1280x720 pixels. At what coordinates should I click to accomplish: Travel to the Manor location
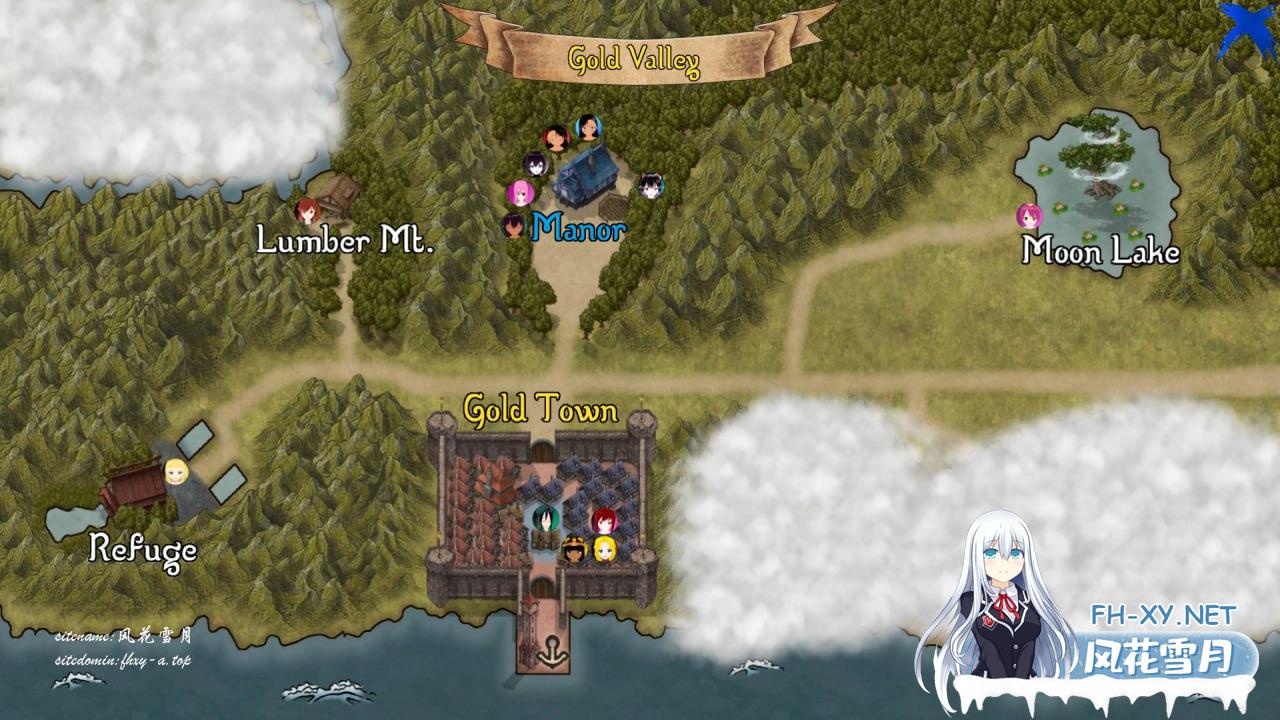point(579,229)
